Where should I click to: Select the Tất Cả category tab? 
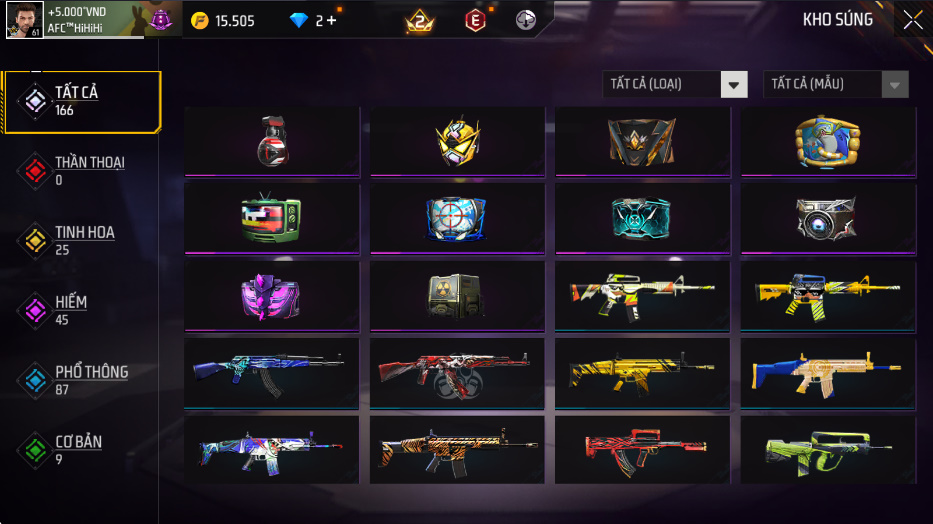pyautogui.click(x=82, y=101)
